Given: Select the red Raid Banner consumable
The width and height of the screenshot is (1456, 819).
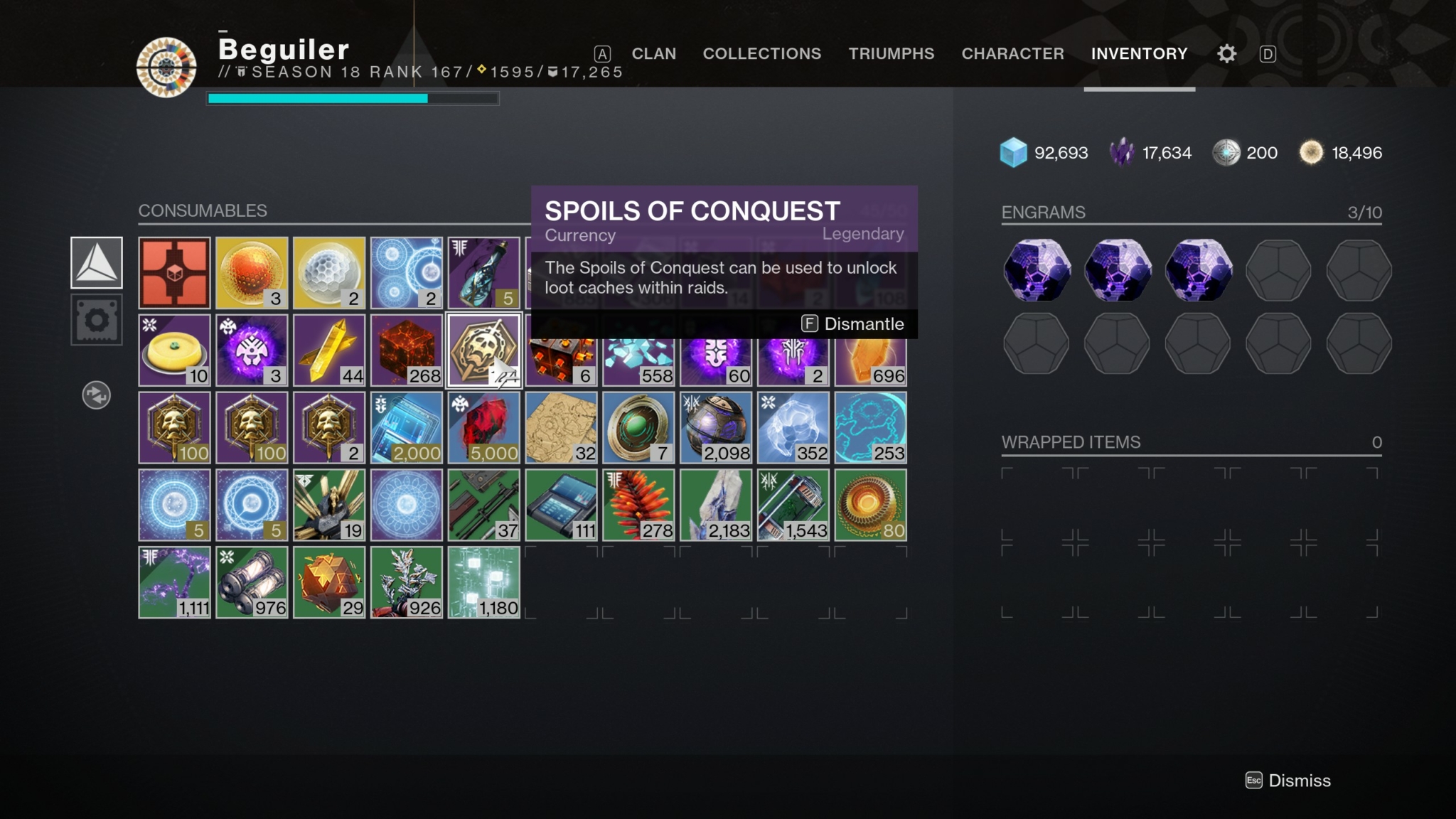Looking at the screenshot, I should (174, 272).
